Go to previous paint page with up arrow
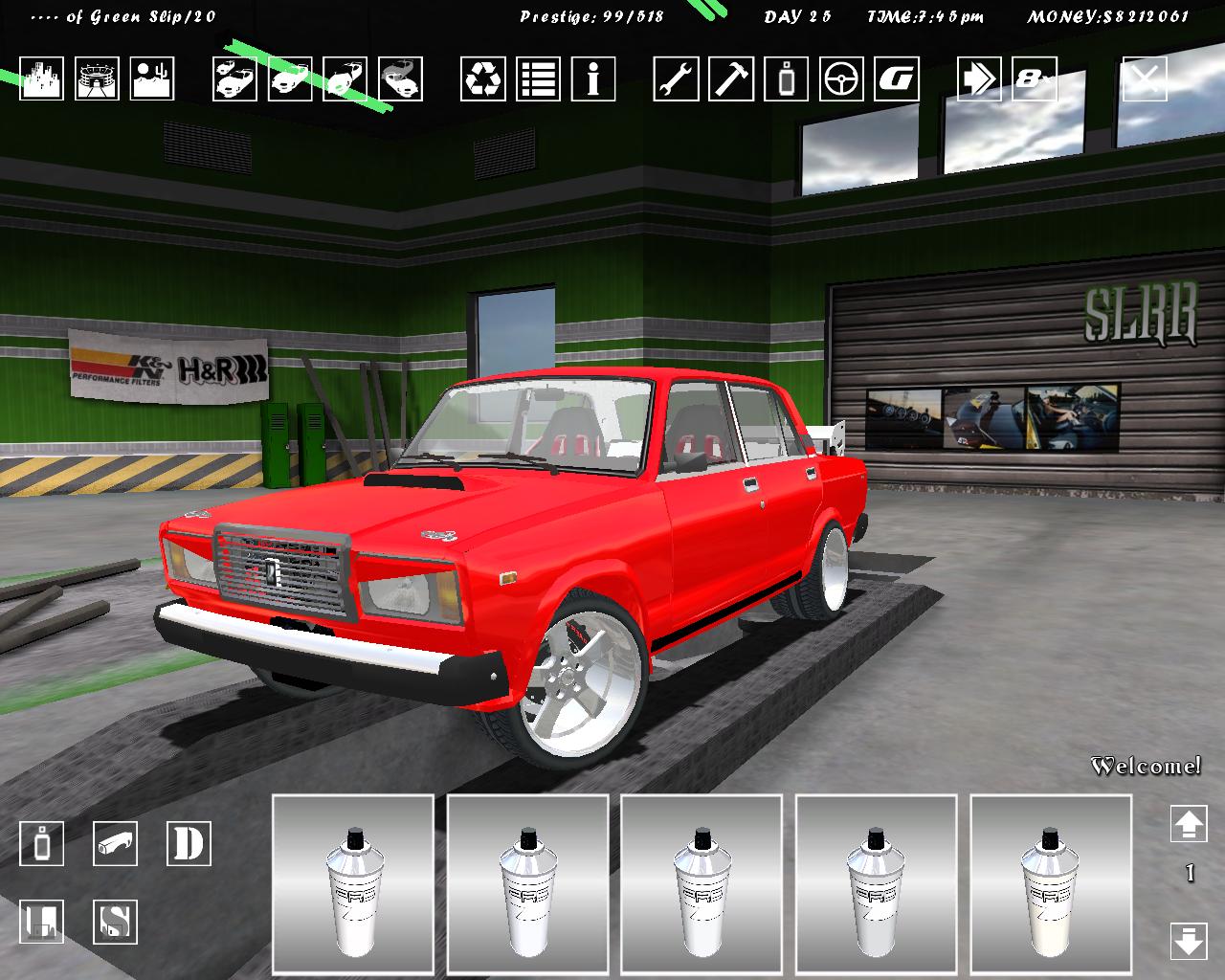 point(1189,825)
